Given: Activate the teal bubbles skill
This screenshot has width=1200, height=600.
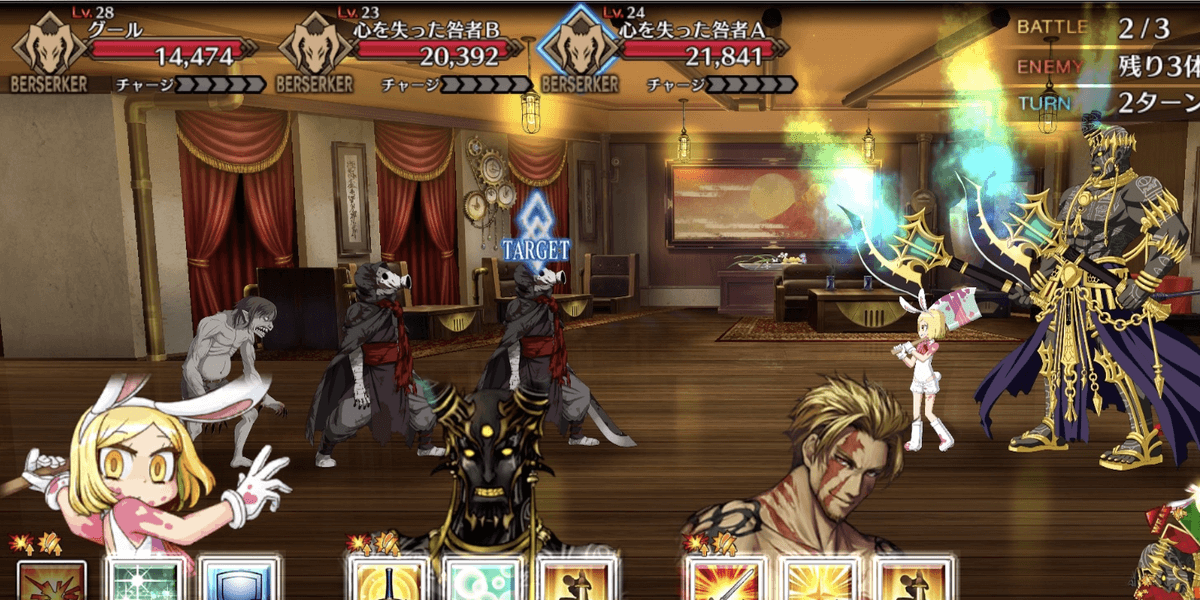Looking at the screenshot, I should click(x=480, y=582).
